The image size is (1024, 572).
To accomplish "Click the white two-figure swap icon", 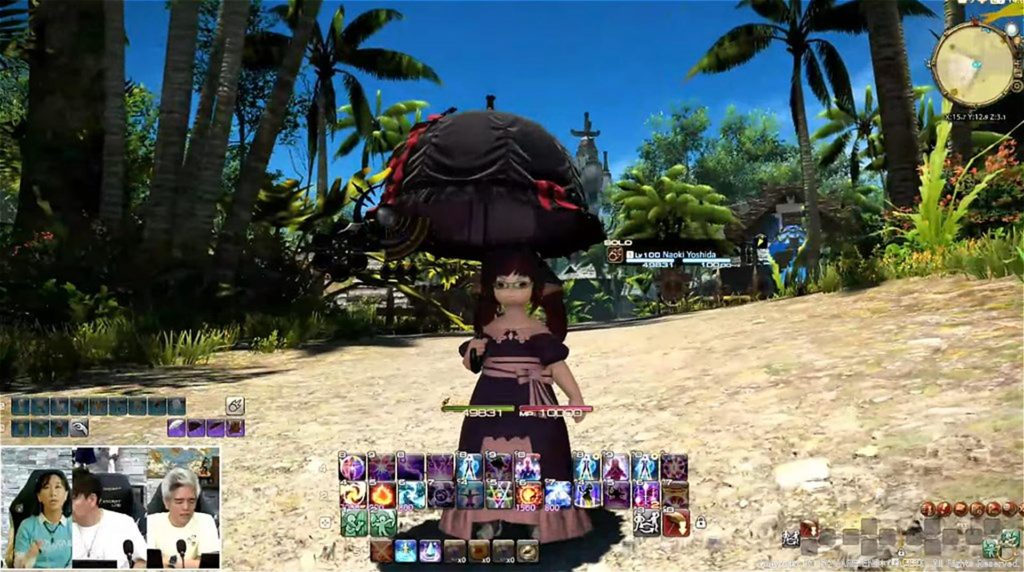I will [647, 523].
